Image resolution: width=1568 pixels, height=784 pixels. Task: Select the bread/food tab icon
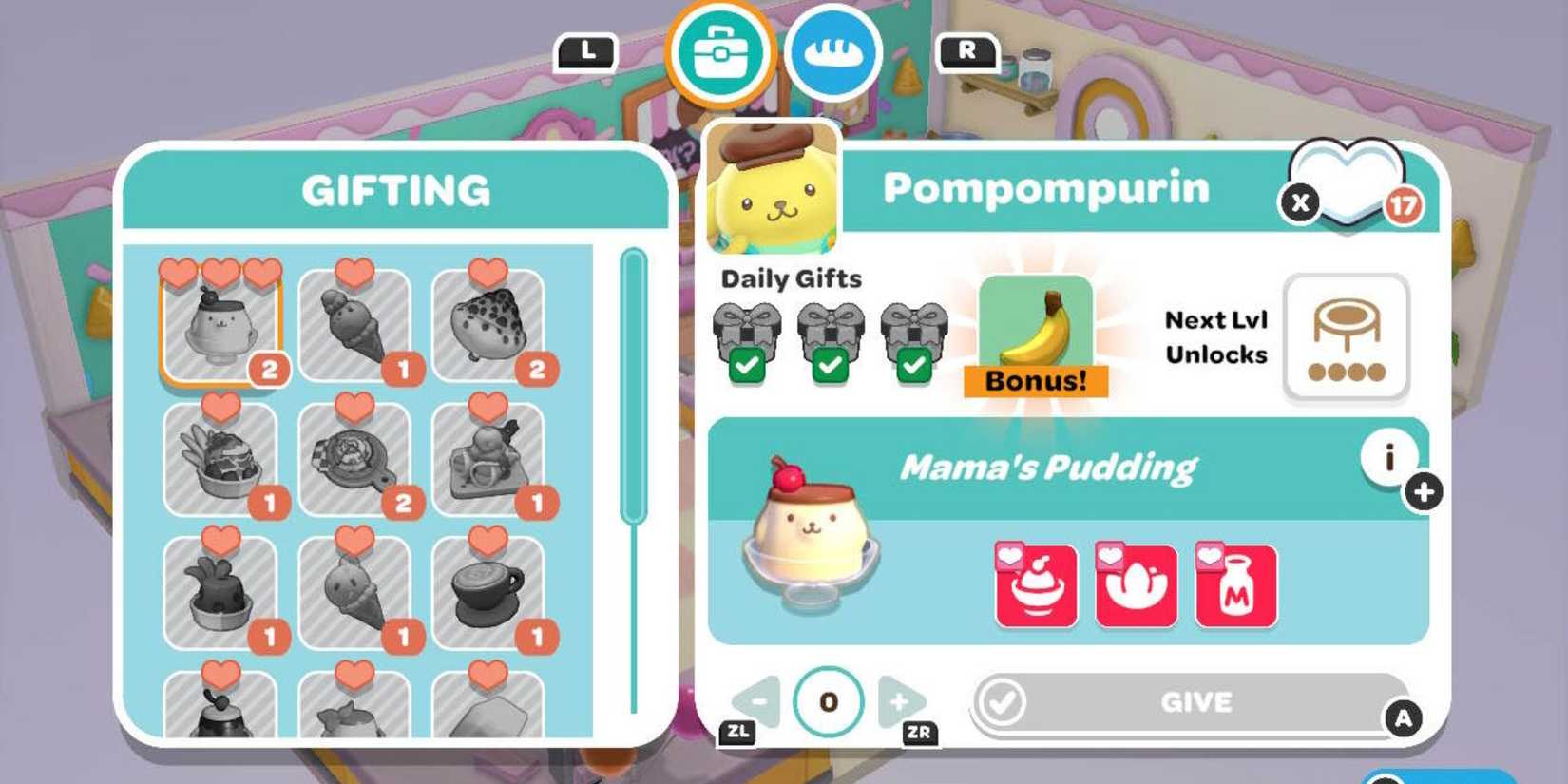(x=833, y=54)
